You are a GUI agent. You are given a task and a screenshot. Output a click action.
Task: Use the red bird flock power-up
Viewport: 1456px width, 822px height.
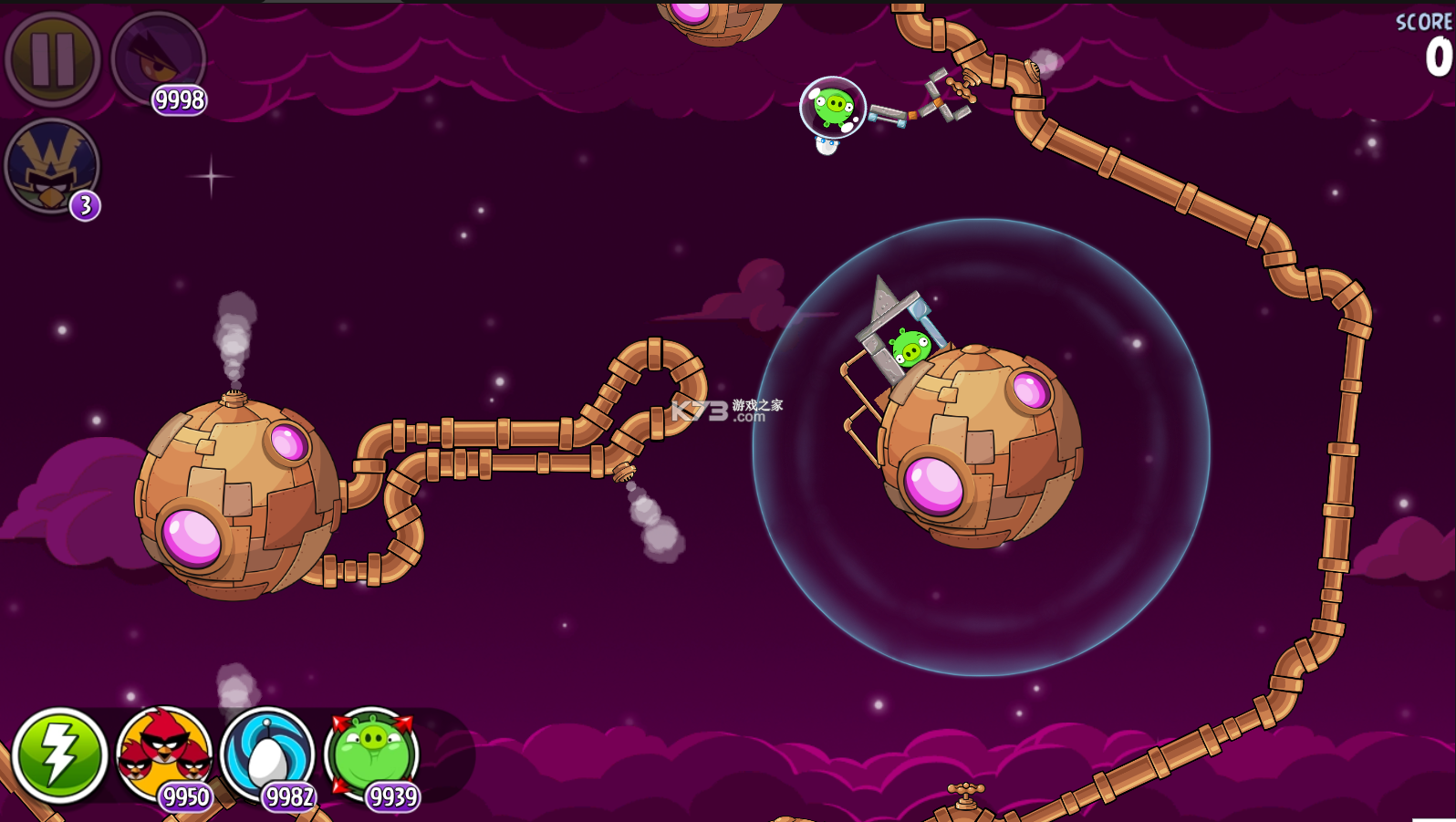coord(164,754)
